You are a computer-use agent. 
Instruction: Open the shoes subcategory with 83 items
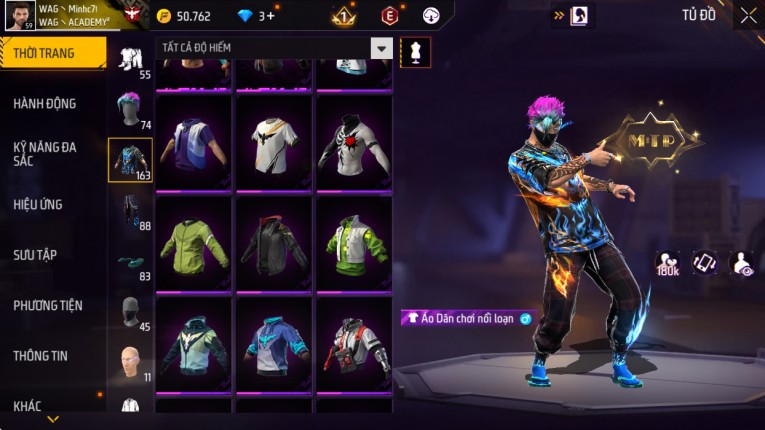pyautogui.click(x=130, y=263)
